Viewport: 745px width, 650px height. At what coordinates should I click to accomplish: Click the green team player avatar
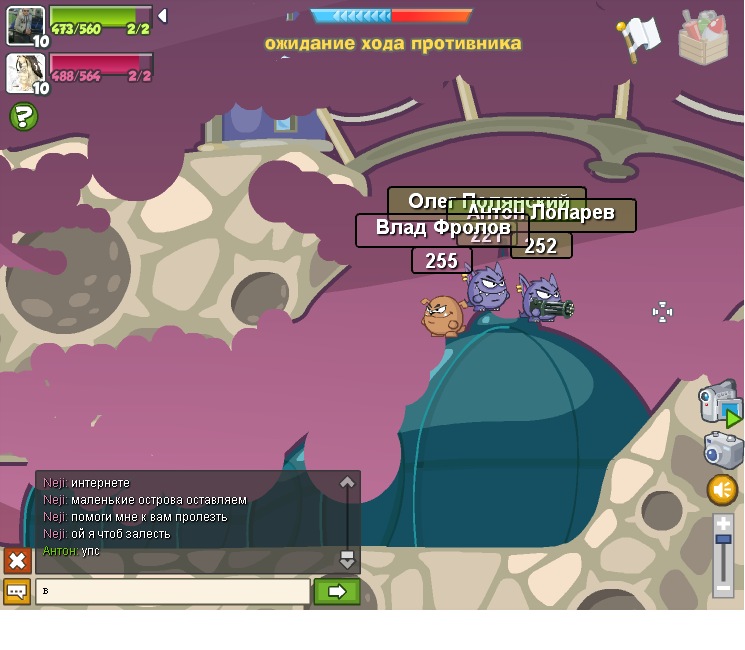25,25
